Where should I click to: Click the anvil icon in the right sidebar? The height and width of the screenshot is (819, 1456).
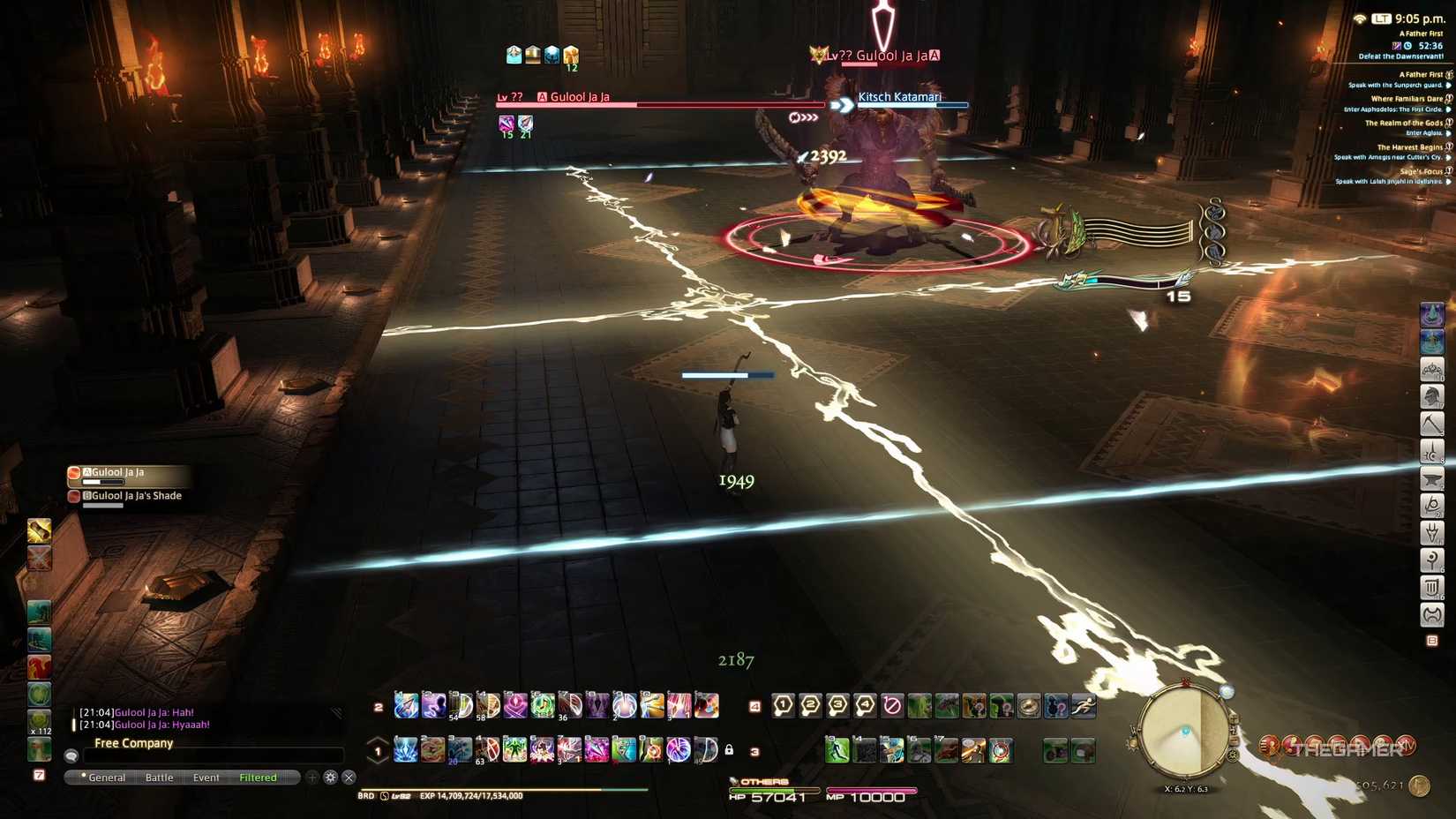[1432, 479]
